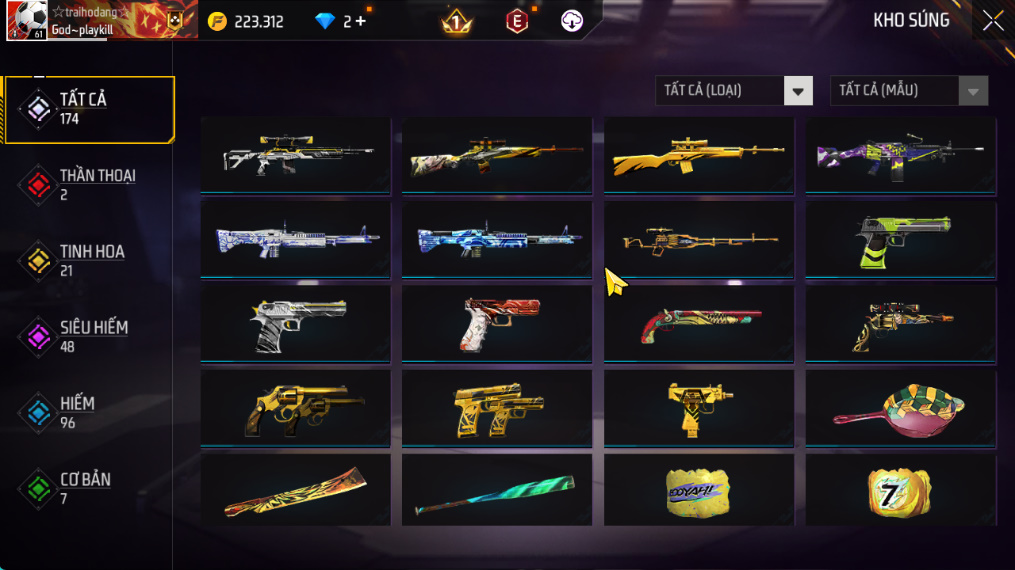Select the Tất Cả category tab
Screen dimensions: 1015x570
coord(88,109)
